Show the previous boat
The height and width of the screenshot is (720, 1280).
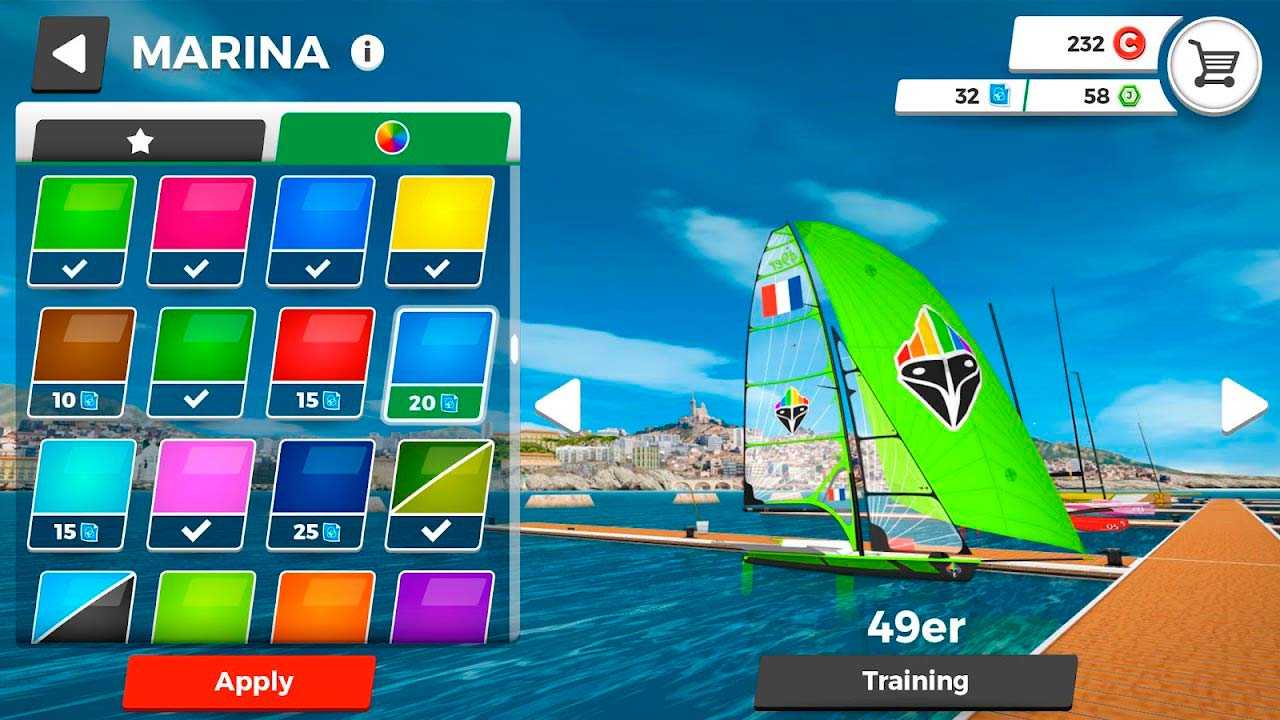point(558,405)
